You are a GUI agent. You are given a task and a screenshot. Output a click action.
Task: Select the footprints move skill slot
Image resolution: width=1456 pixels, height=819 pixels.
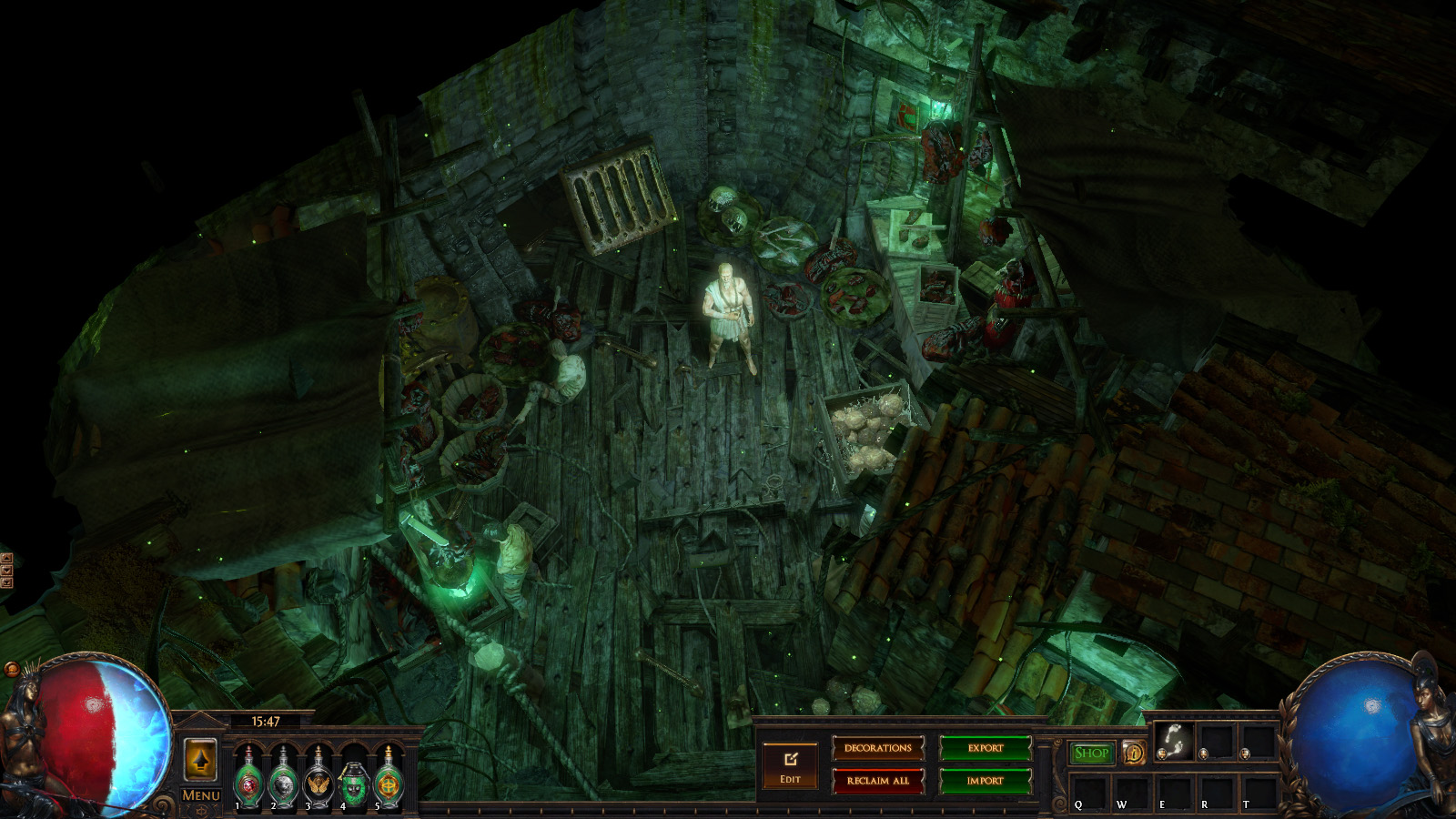pos(1173,742)
